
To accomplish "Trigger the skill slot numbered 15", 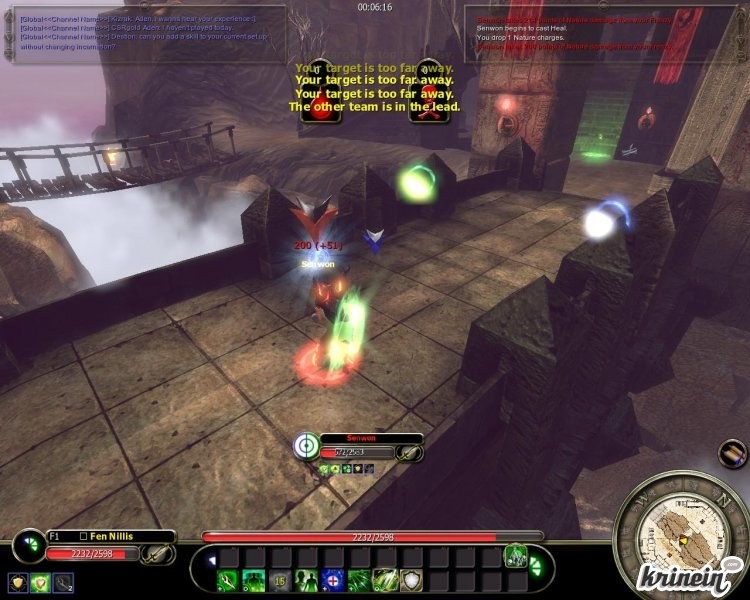I will tap(281, 580).
